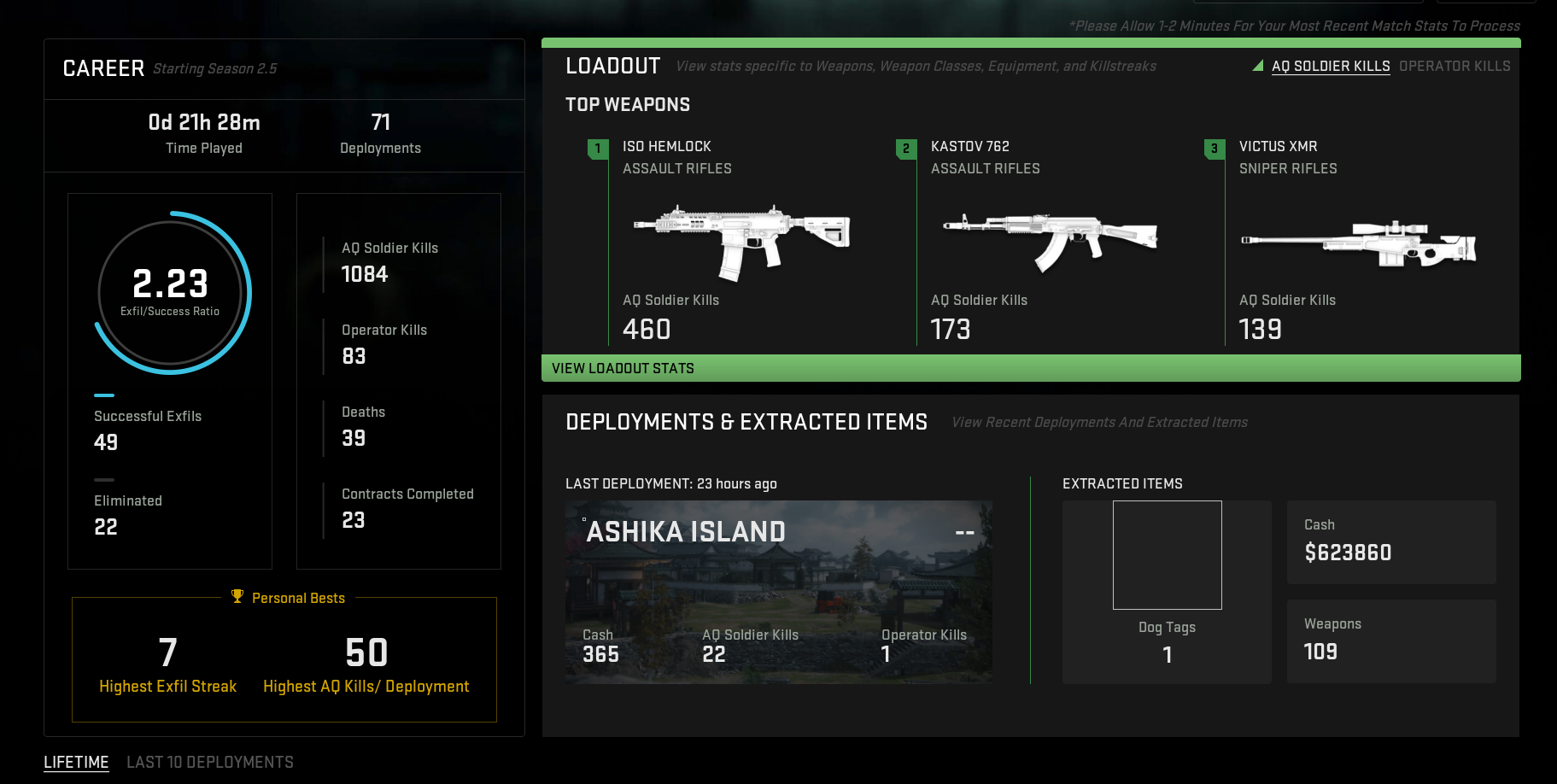This screenshot has width=1557, height=784.
Task: Open the Ashika Island last deployment card
Action: coord(778,591)
